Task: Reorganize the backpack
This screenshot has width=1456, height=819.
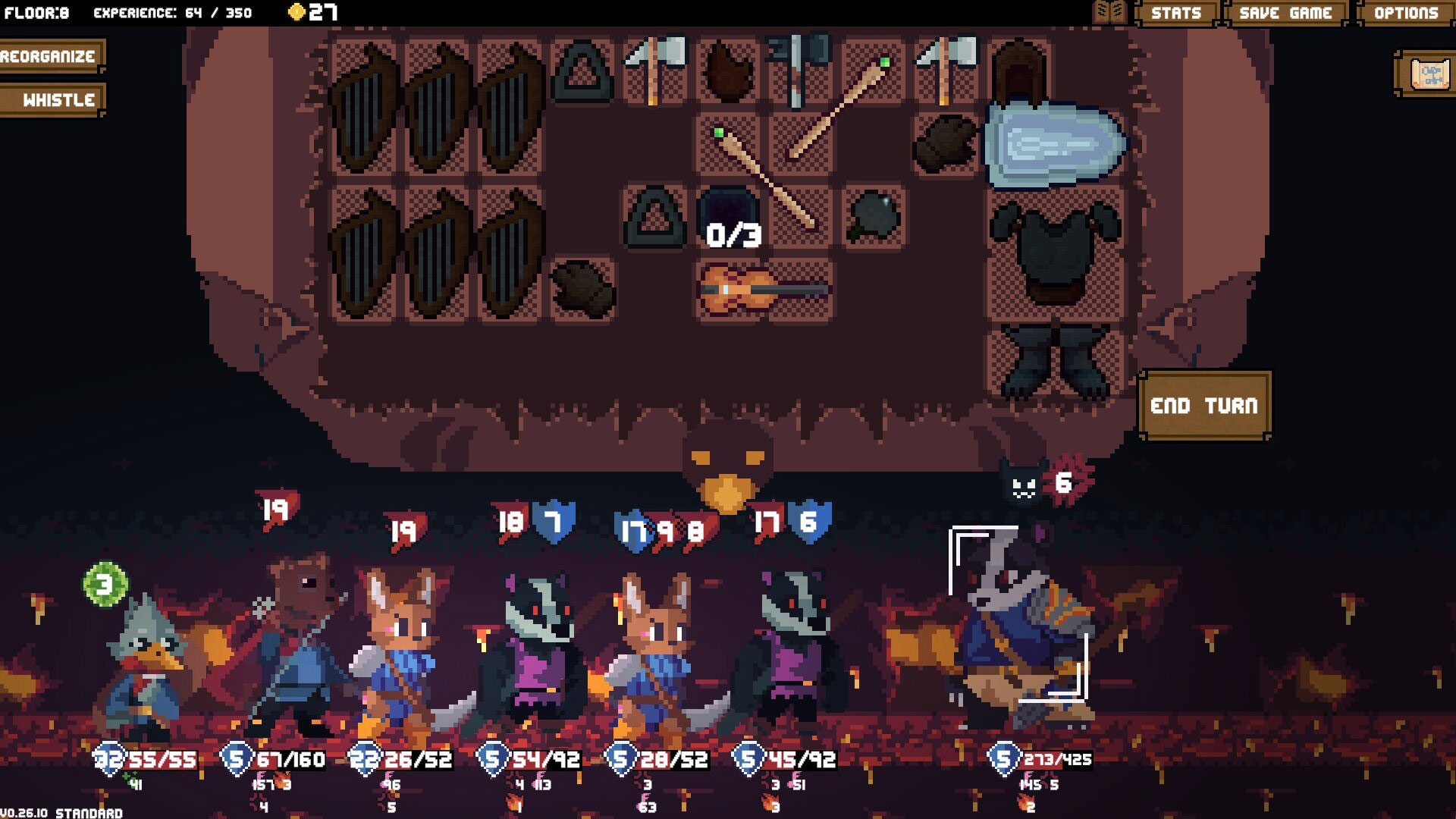Action: click(x=50, y=56)
